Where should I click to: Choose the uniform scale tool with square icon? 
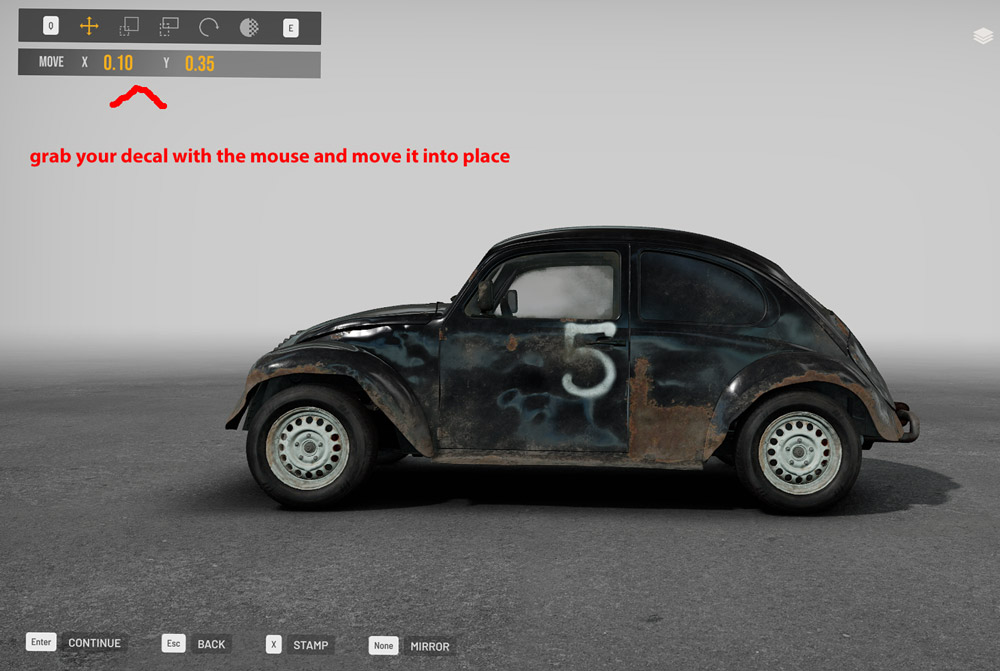(129, 27)
